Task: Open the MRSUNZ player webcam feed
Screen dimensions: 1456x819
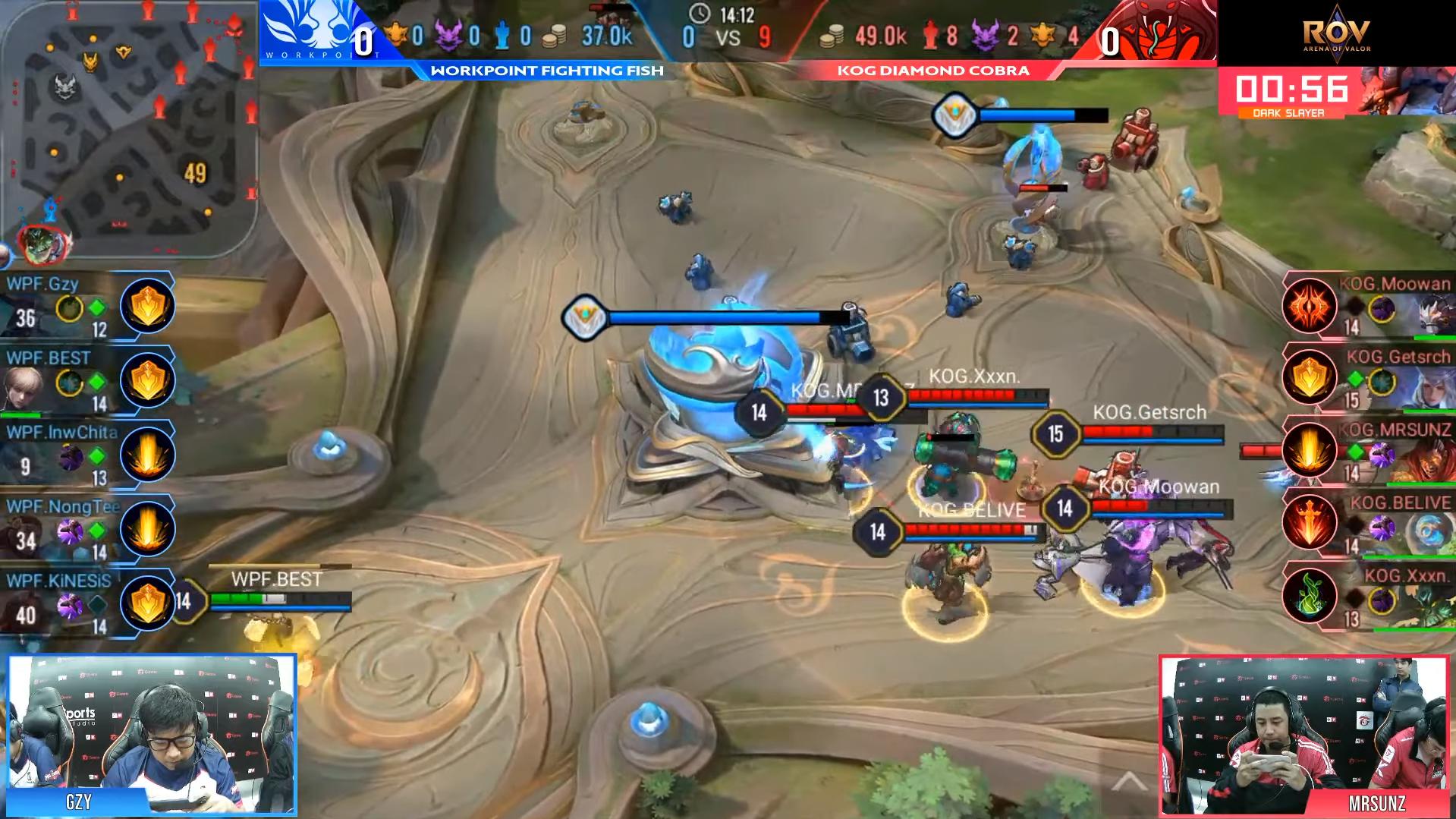Action: coord(1305,735)
